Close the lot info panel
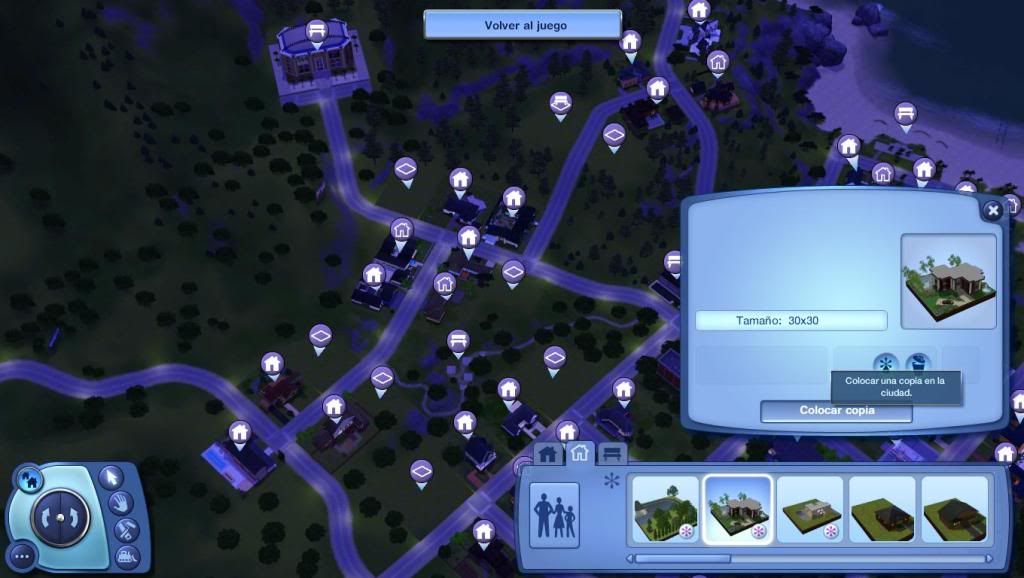The height and width of the screenshot is (578, 1024). pos(992,211)
